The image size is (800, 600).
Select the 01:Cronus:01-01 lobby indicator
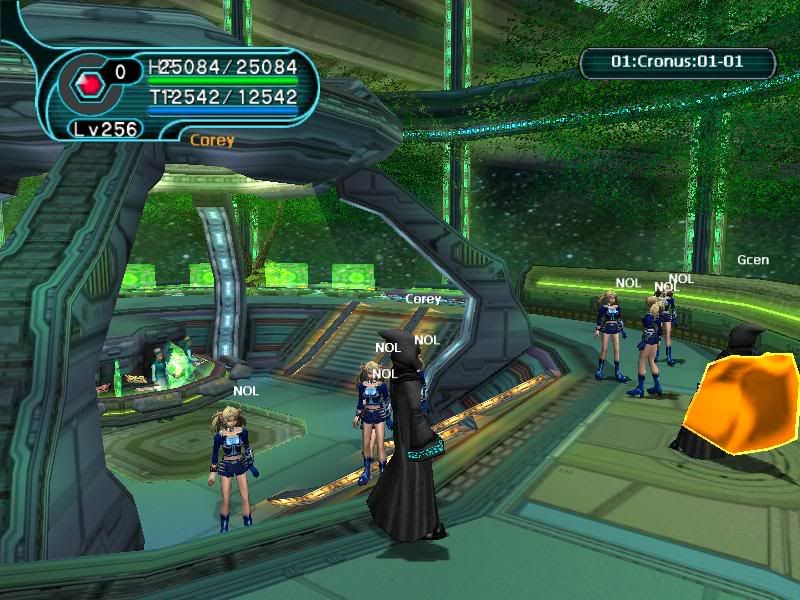[677, 62]
